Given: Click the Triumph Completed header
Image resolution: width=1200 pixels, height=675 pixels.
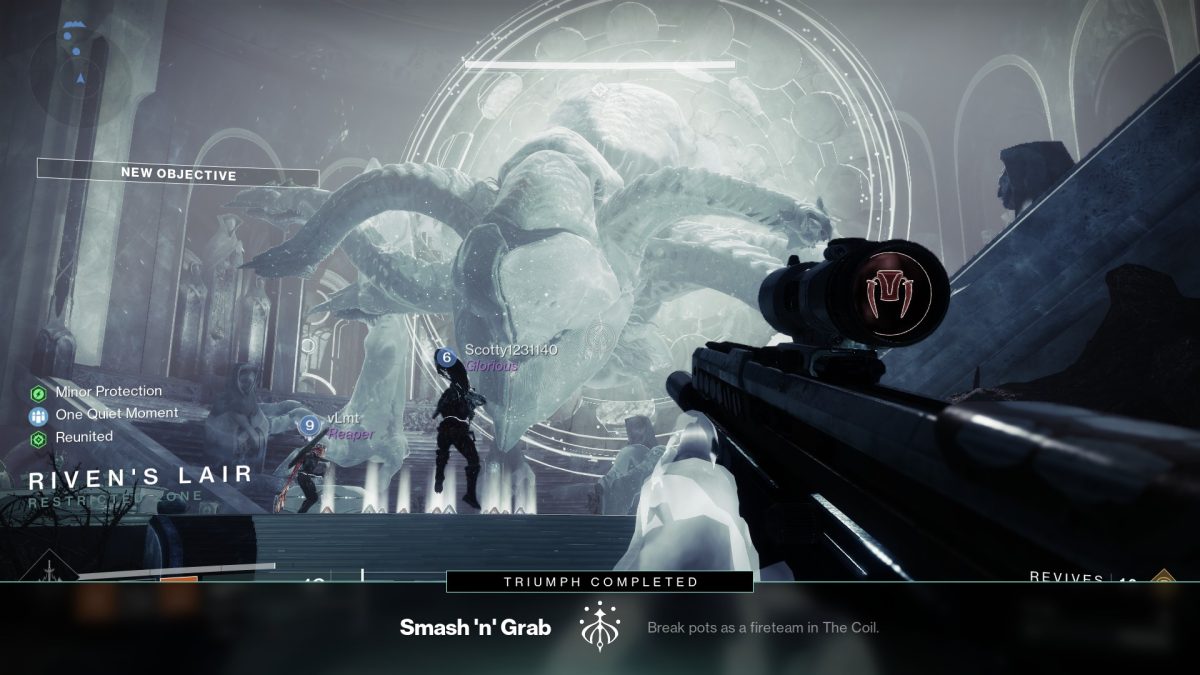Looking at the screenshot, I should click(600, 581).
